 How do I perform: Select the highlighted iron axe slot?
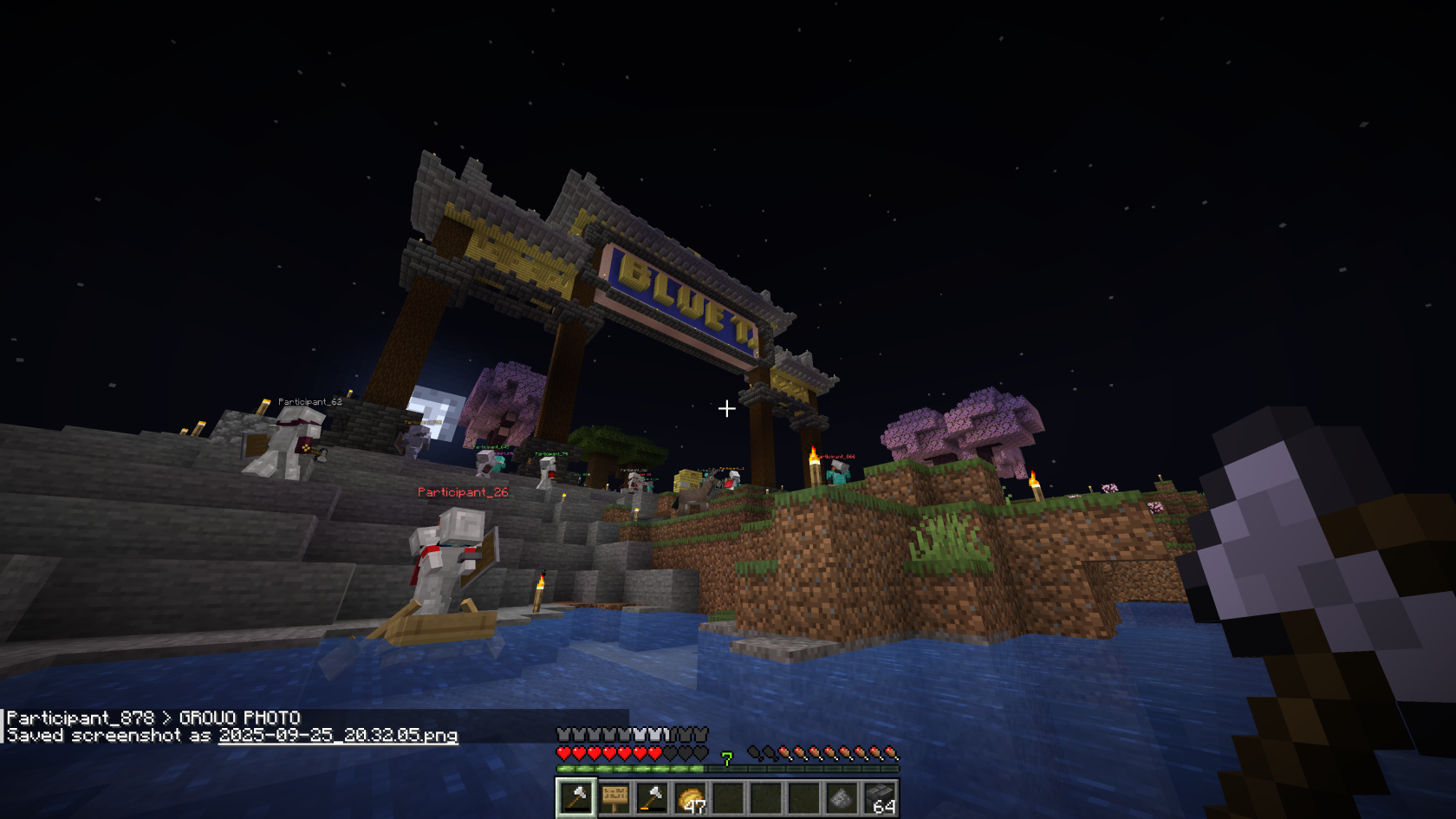pyautogui.click(x=576, y=798)
